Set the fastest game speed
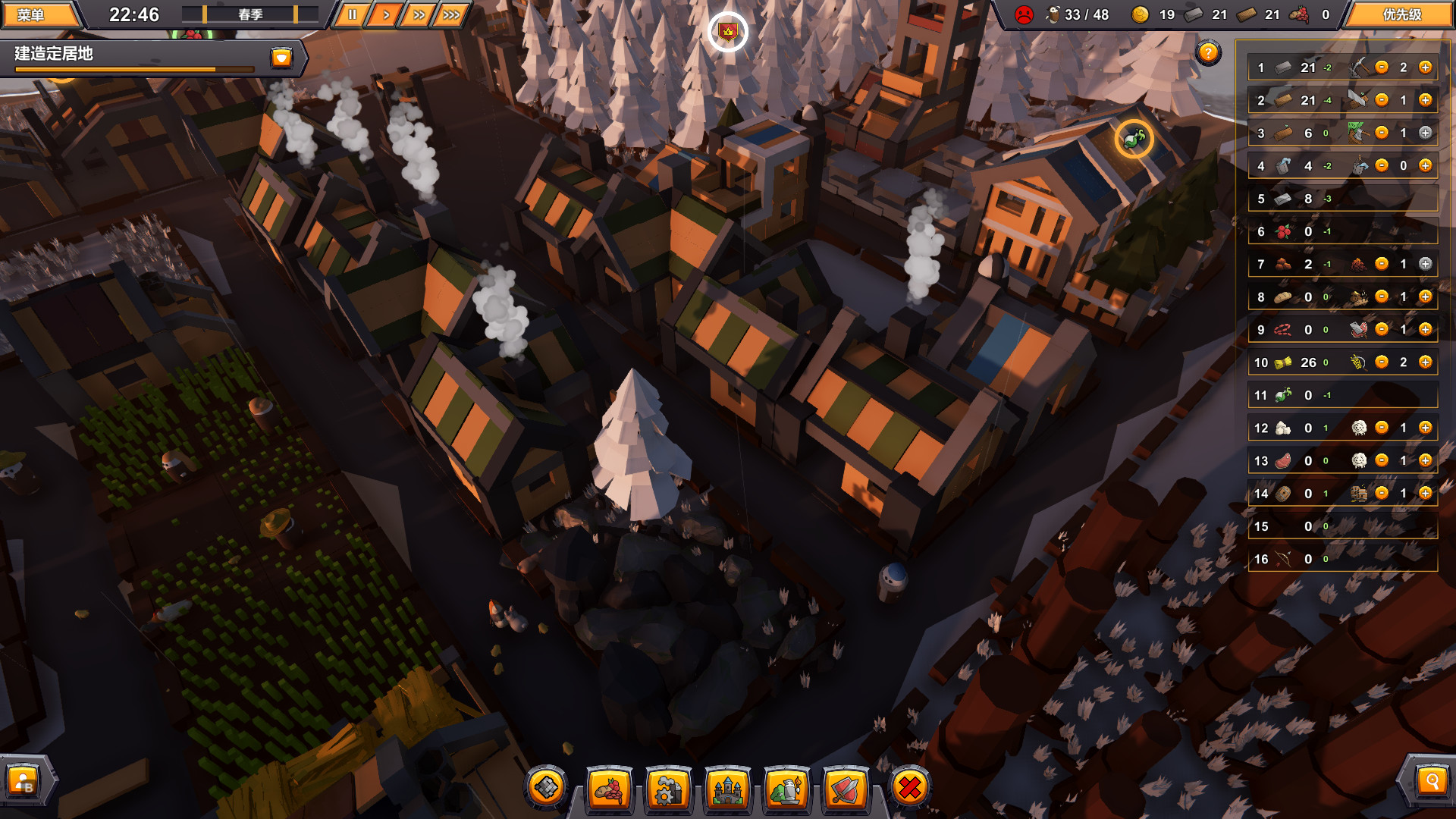This screenshot has height=819, width=1456. pyautogui.click(x=452, y=13)
